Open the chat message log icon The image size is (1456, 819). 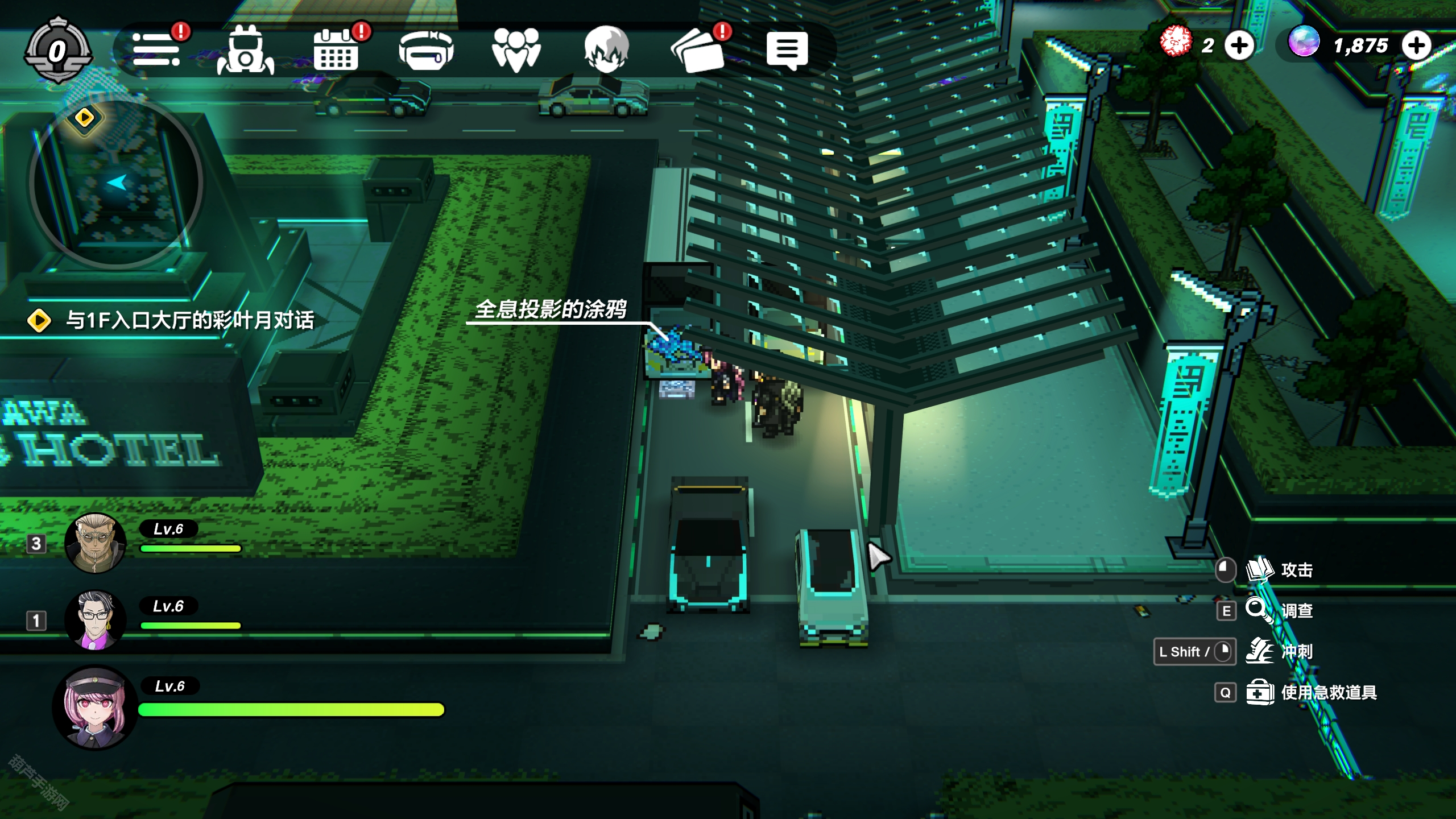click(x=787, y=50)
